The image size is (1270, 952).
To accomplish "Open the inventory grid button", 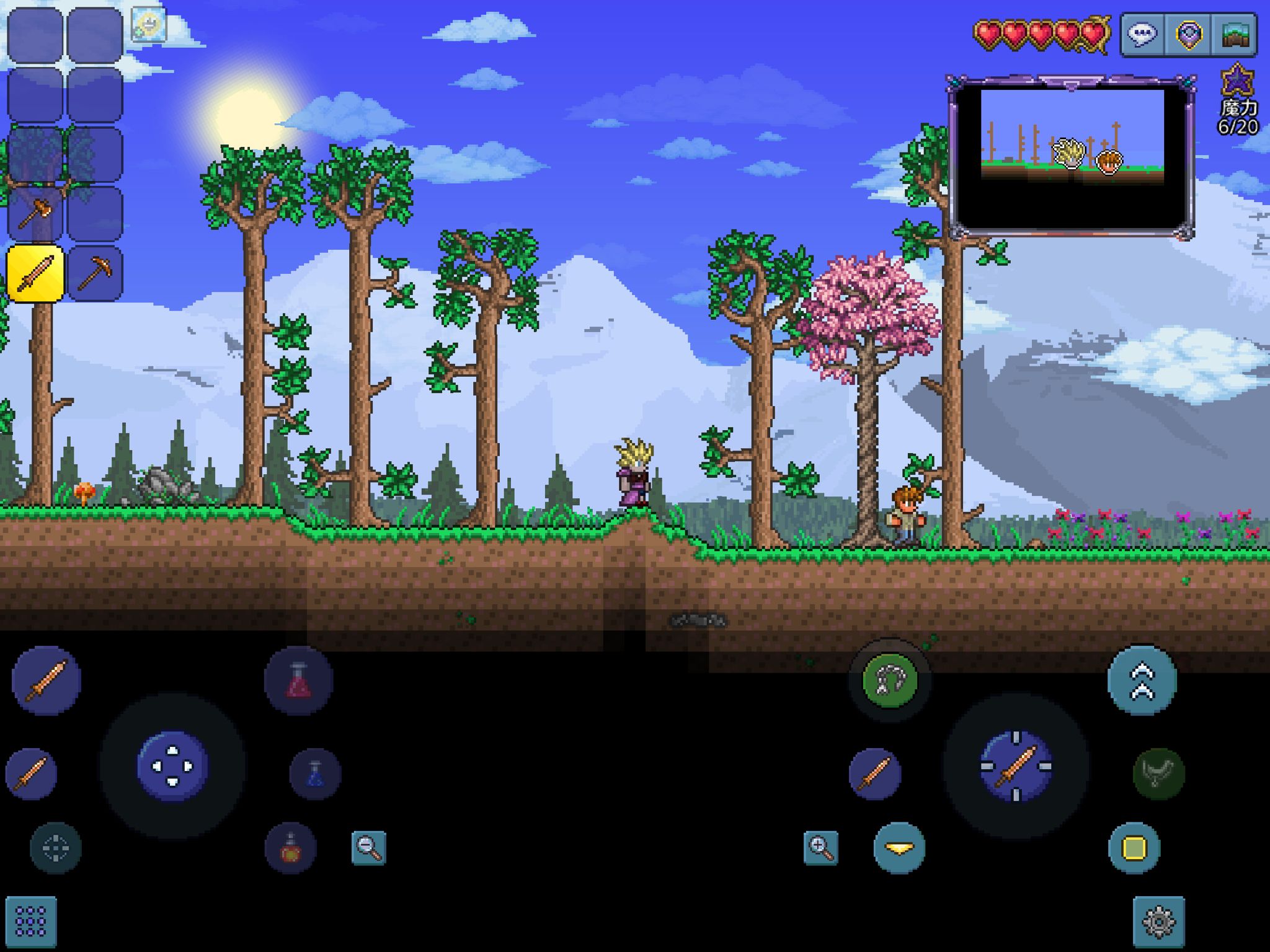I will (x=31, y=922).
